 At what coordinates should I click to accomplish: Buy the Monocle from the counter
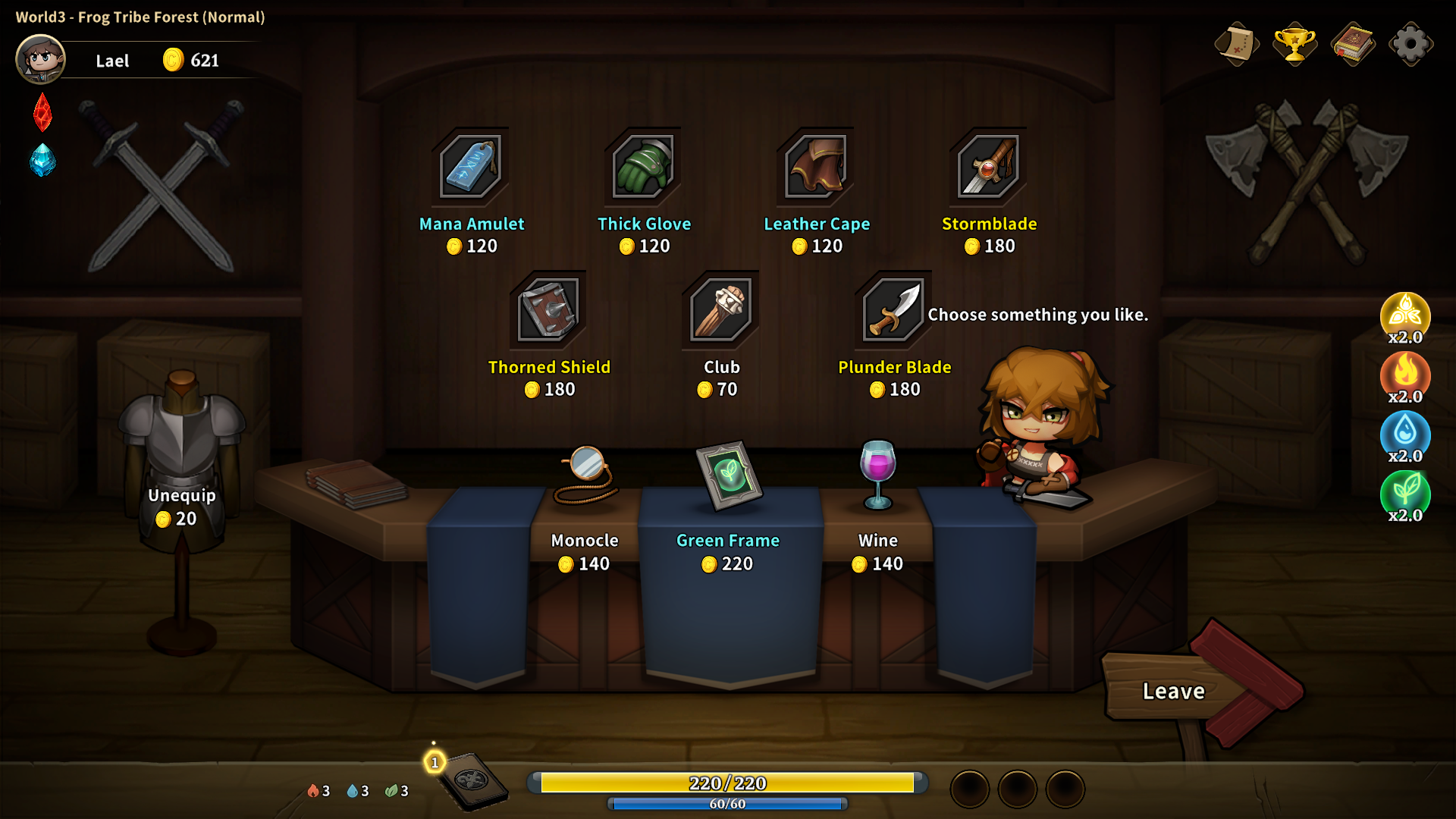585,476
